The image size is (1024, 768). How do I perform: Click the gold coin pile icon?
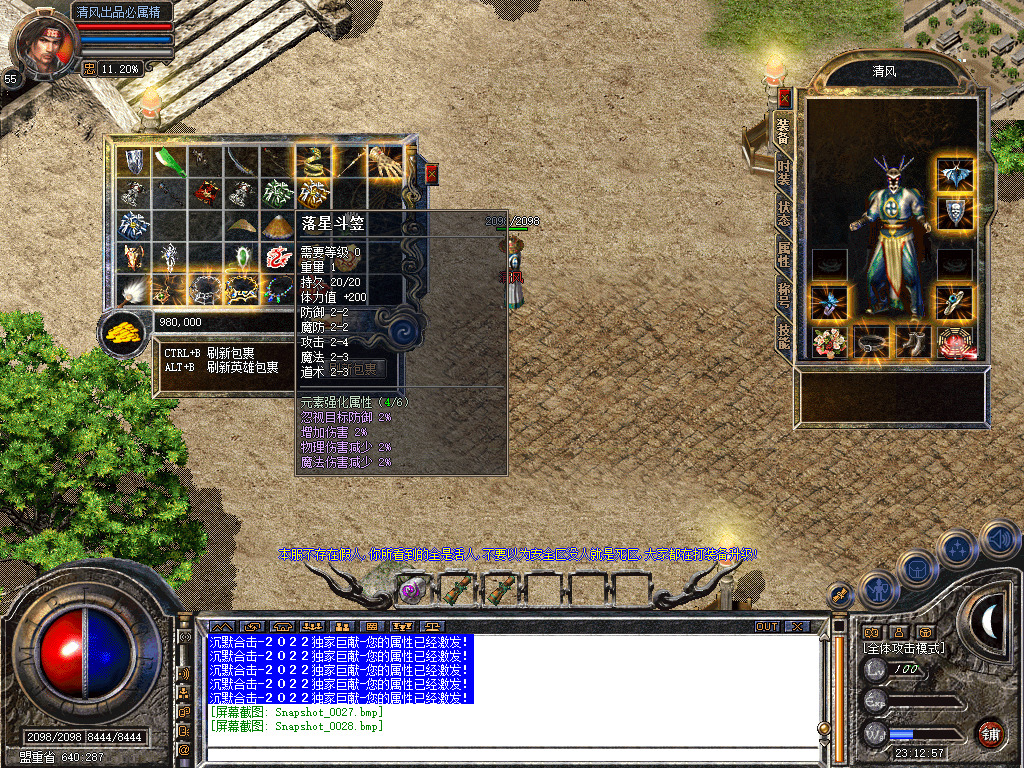pos(124,333)
